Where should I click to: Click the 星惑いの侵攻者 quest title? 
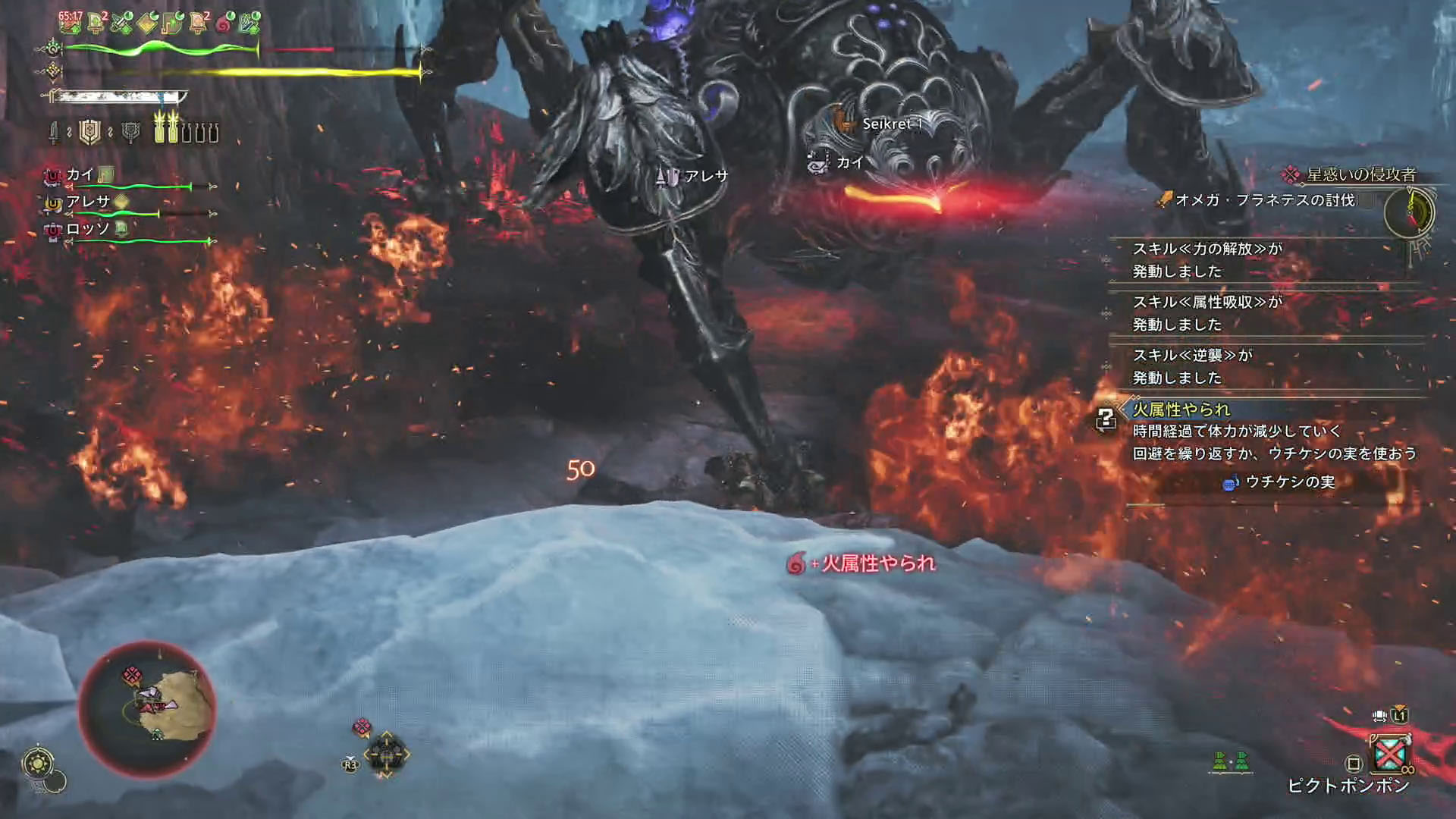pyautogui.click(x=1360, y=174)
